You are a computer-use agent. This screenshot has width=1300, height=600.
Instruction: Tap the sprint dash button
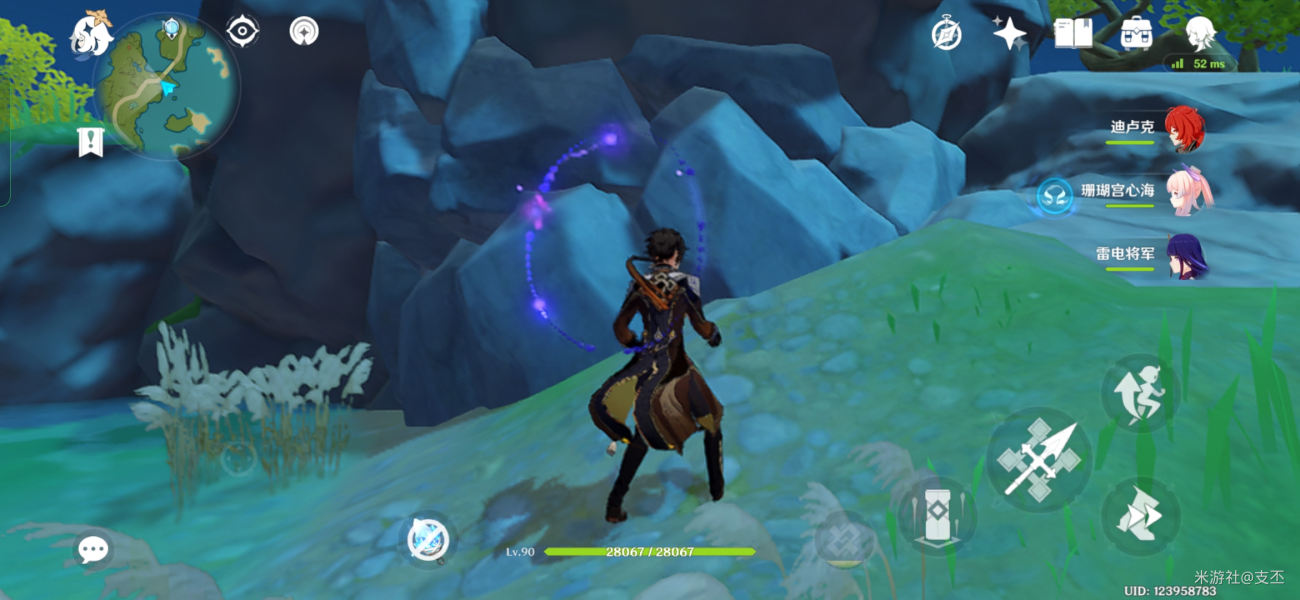pos(1141,516)
